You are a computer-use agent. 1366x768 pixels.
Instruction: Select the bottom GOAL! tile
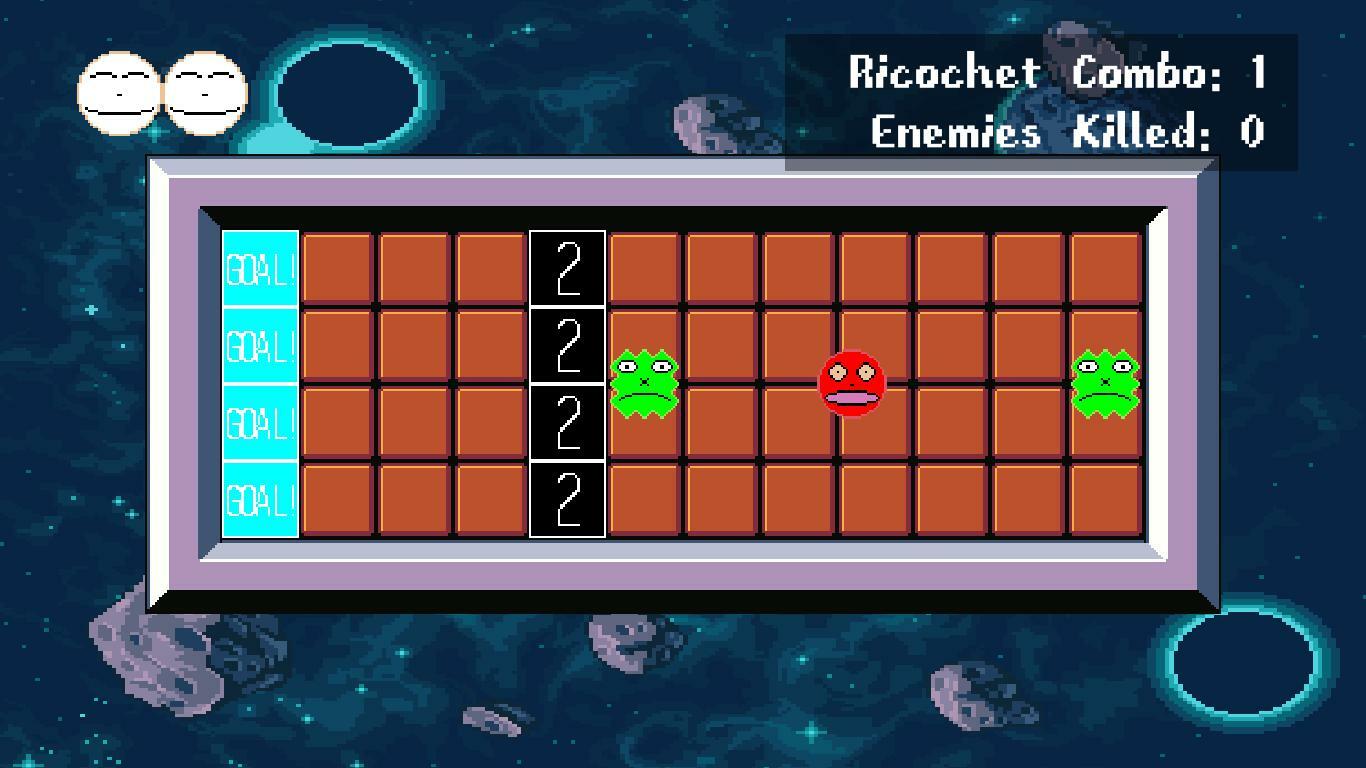[x=259, y=497]
